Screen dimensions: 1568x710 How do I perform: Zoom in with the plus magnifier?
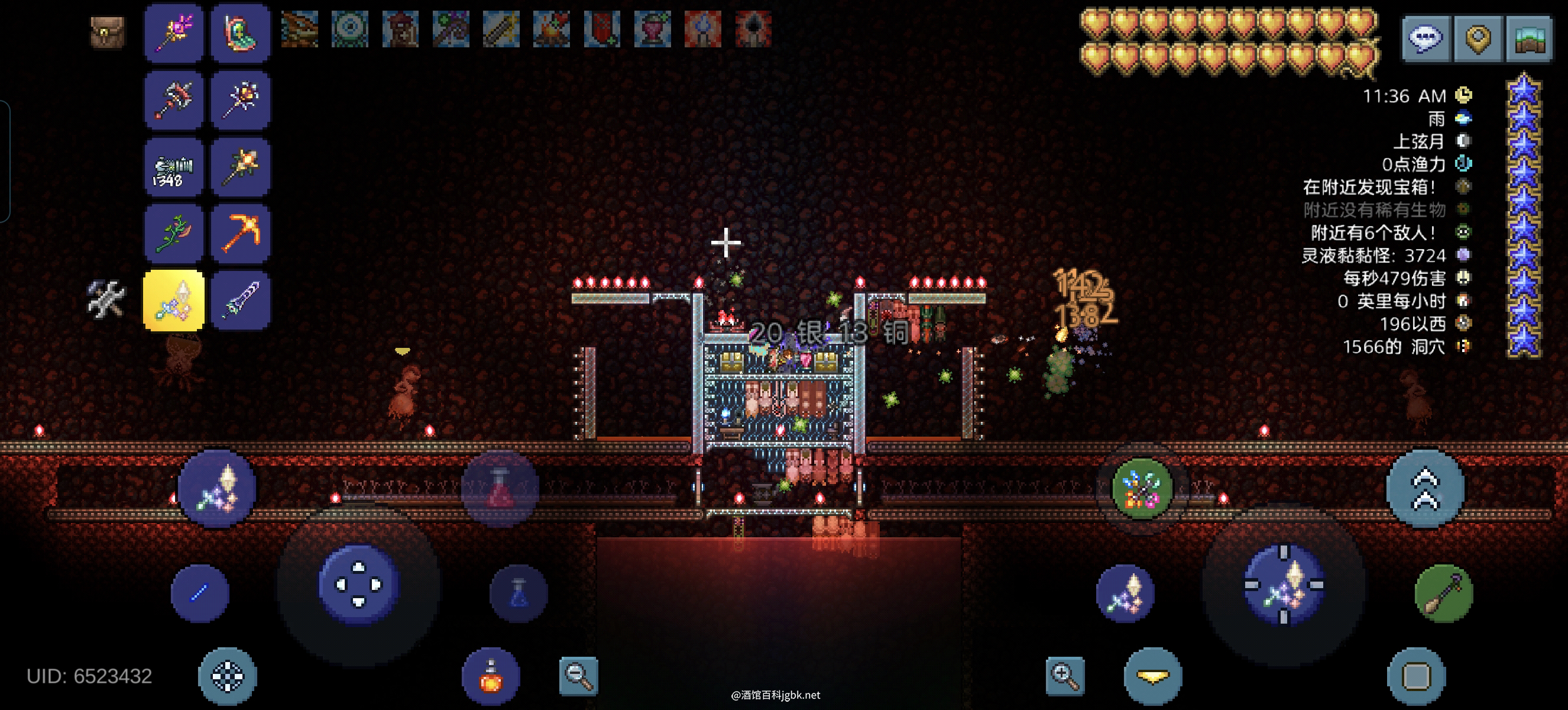click(x=1065, y=675)
